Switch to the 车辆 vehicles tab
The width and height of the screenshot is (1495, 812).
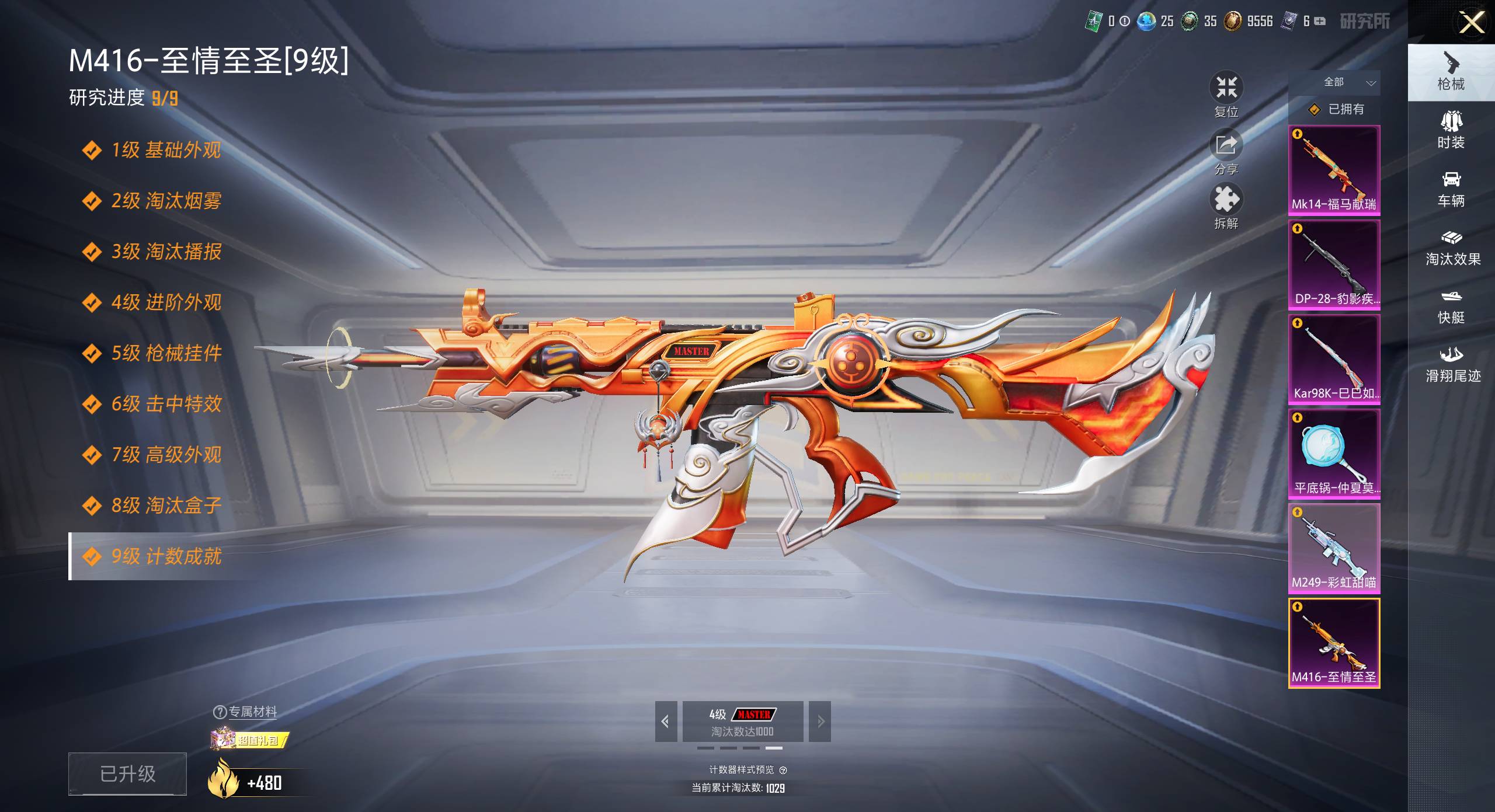click(1451, 189)
